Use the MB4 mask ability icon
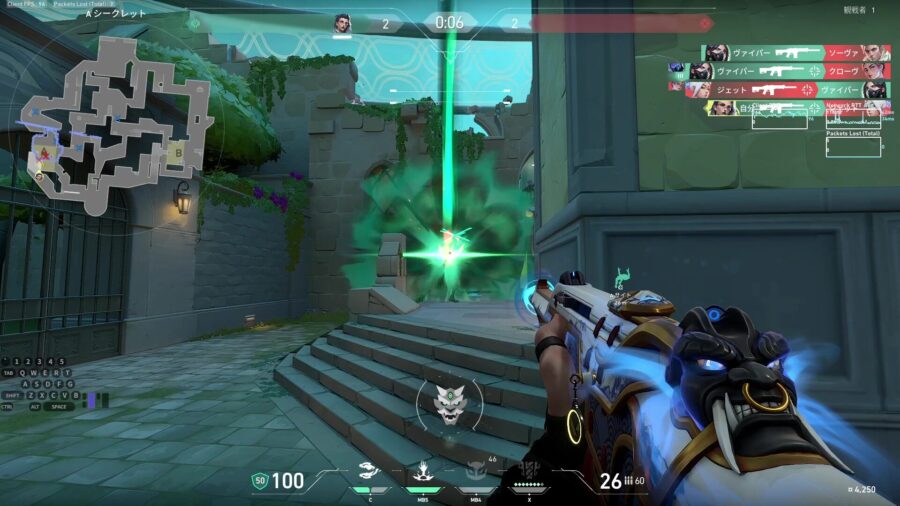The height and width of the screenshot is (506, 900). coord(476,473)
